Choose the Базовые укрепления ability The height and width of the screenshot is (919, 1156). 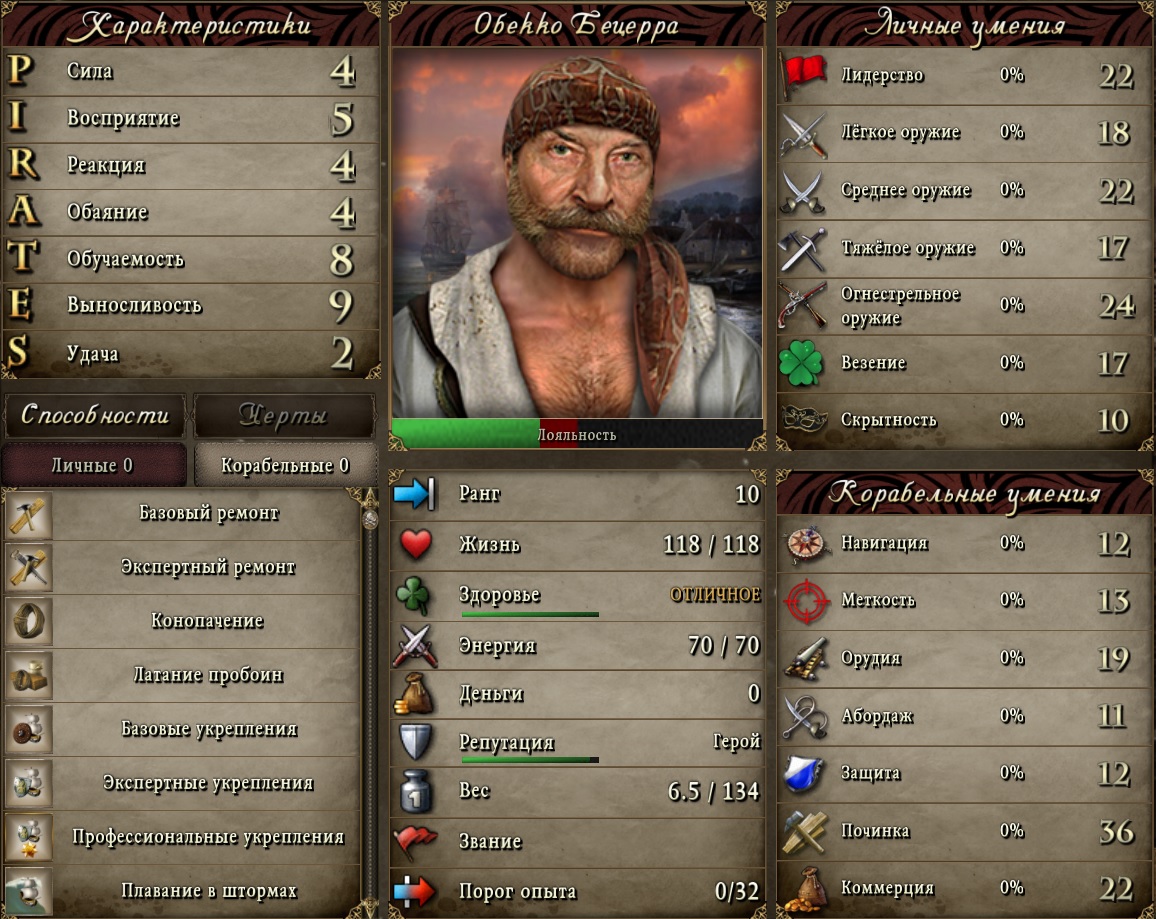(x=208, y=729)
